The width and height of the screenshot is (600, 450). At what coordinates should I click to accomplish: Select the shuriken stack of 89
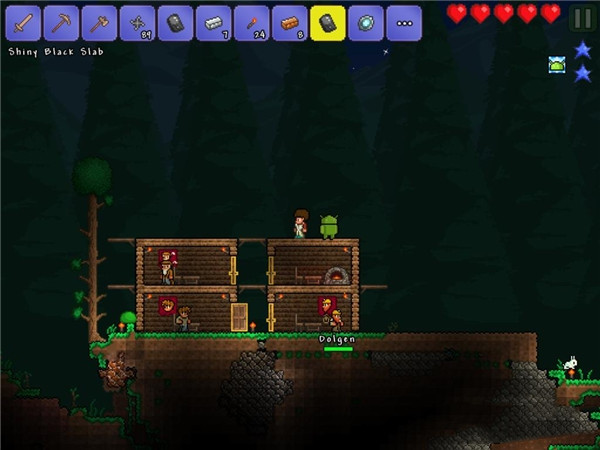[136, 22]
